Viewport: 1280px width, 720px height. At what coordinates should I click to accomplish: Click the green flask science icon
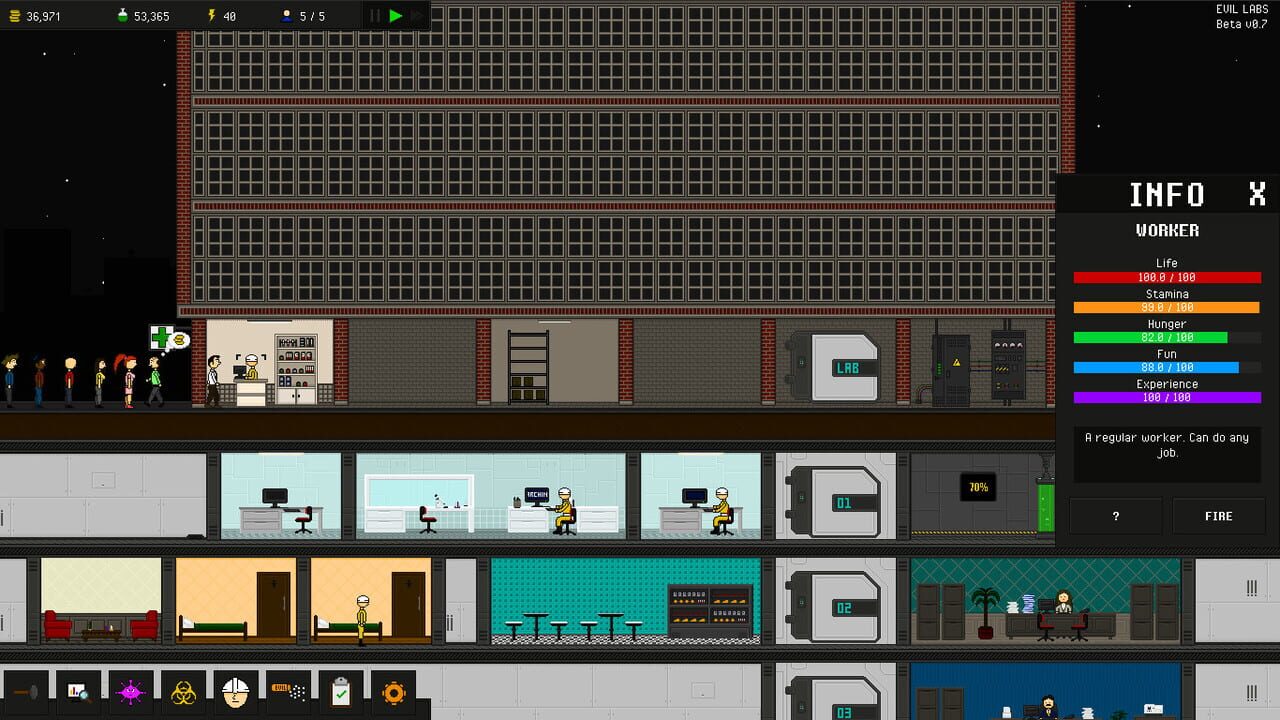coord(122,15)
